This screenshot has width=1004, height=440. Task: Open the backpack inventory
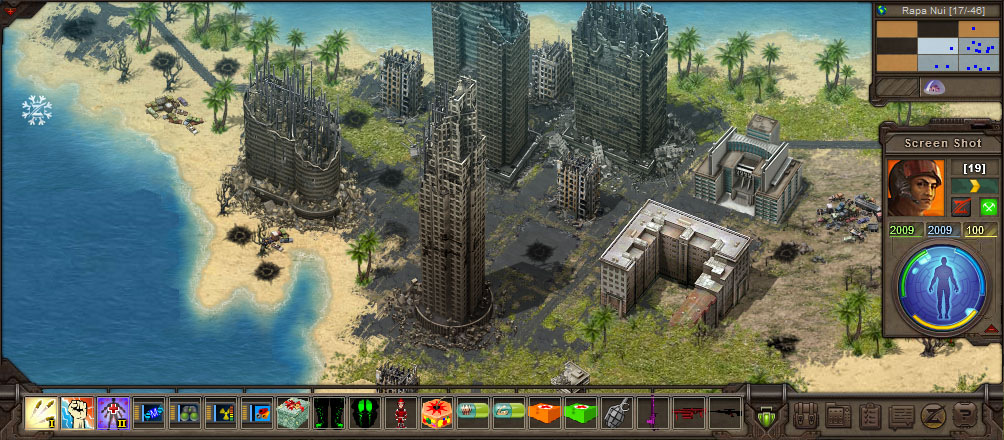(808, 414)
